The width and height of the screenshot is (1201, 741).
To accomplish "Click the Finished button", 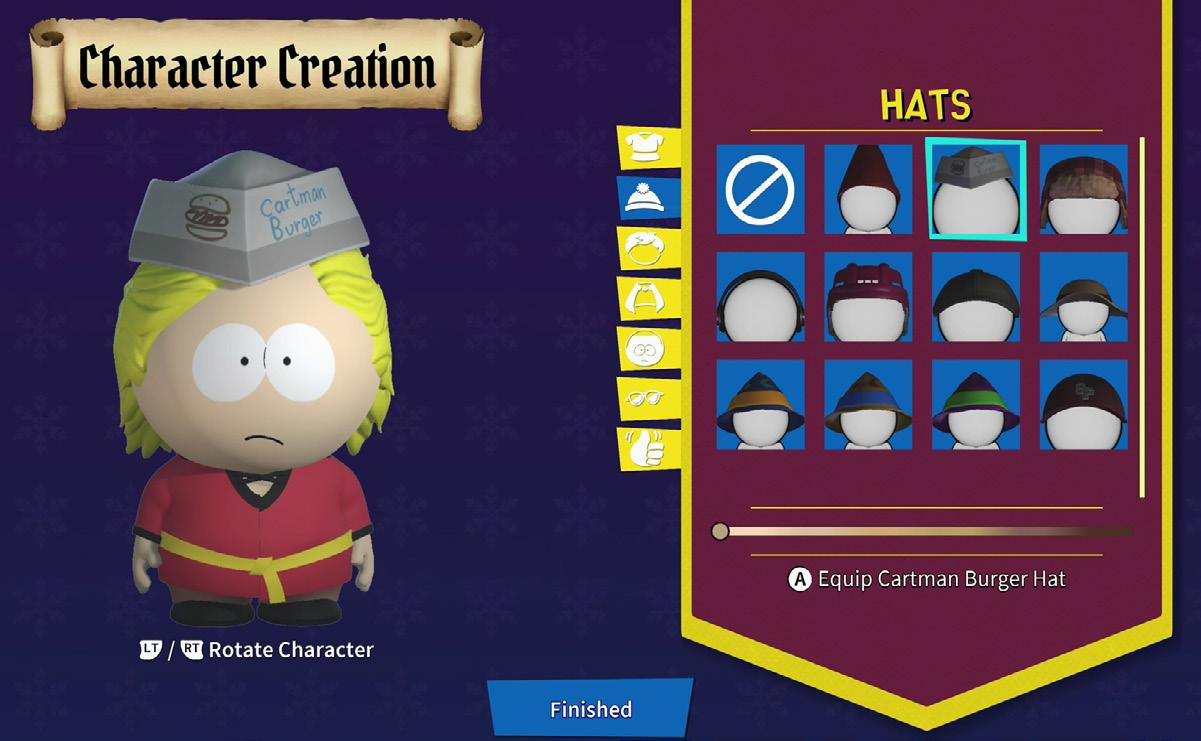I will pyautogui.click(x=590, y=709).
